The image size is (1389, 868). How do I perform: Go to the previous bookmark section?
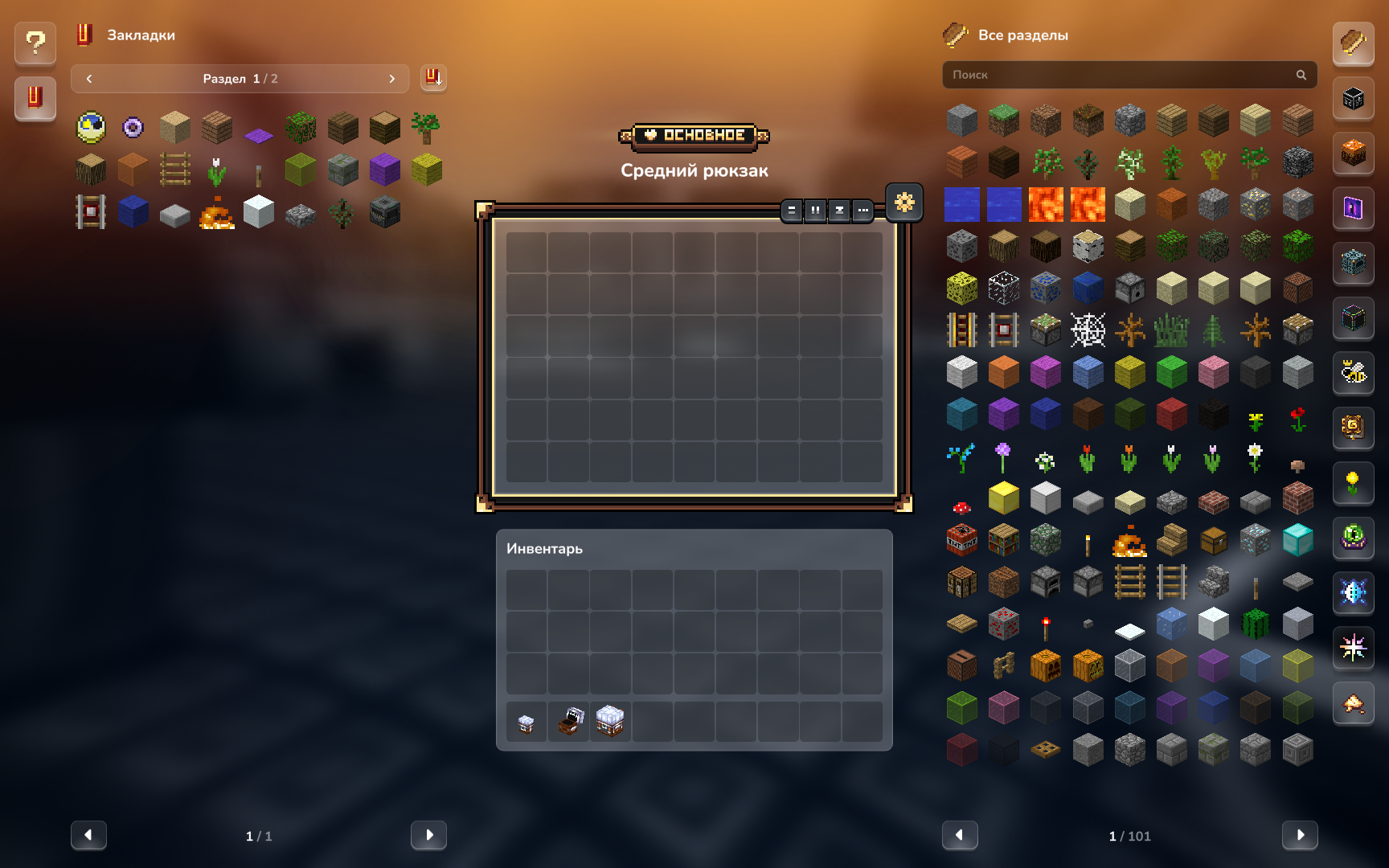point(89,79)
